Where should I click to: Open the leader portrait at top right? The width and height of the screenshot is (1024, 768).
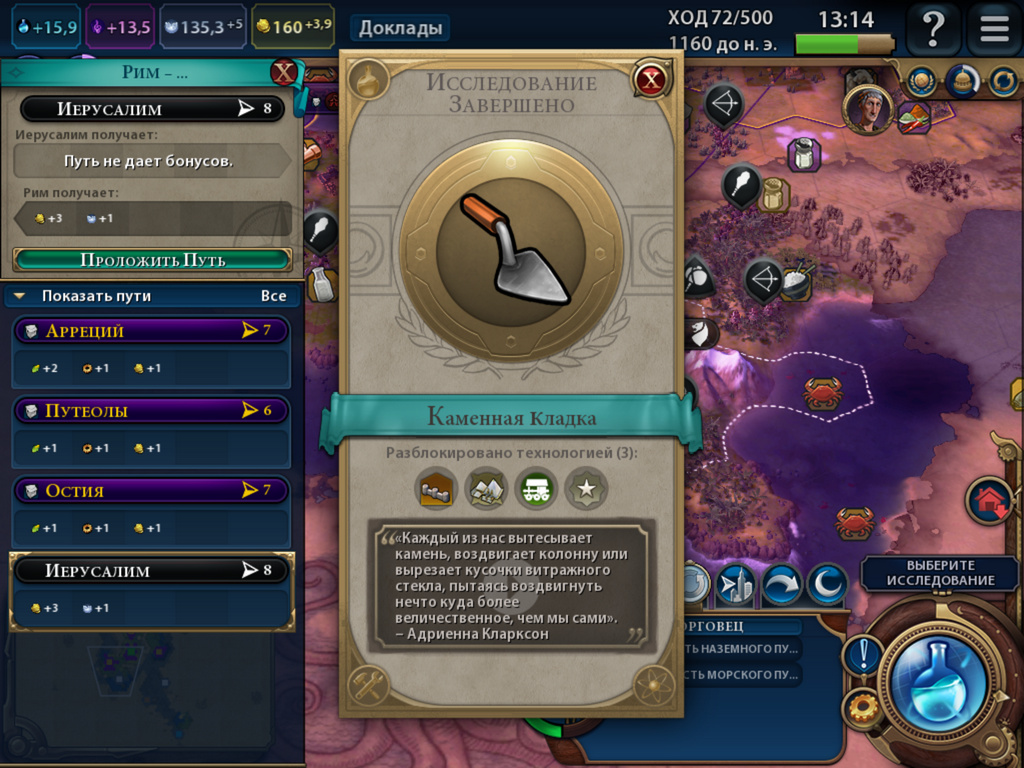point(867,108)
